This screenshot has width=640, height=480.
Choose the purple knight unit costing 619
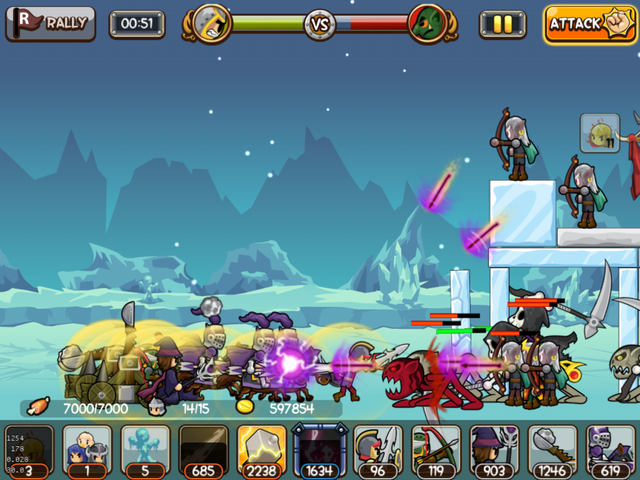coord(609,450)
